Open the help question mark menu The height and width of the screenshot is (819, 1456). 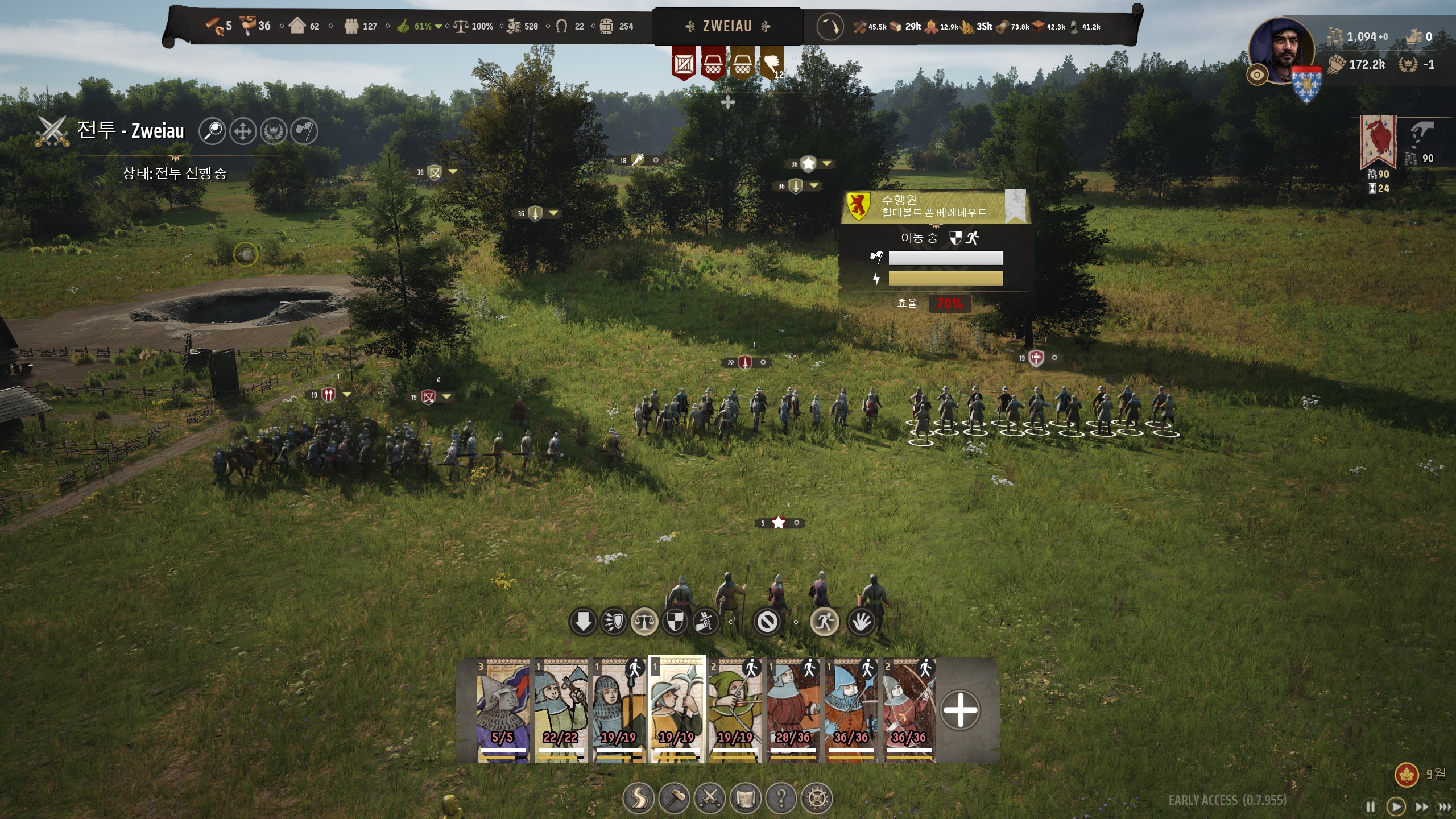click(781, 799)
